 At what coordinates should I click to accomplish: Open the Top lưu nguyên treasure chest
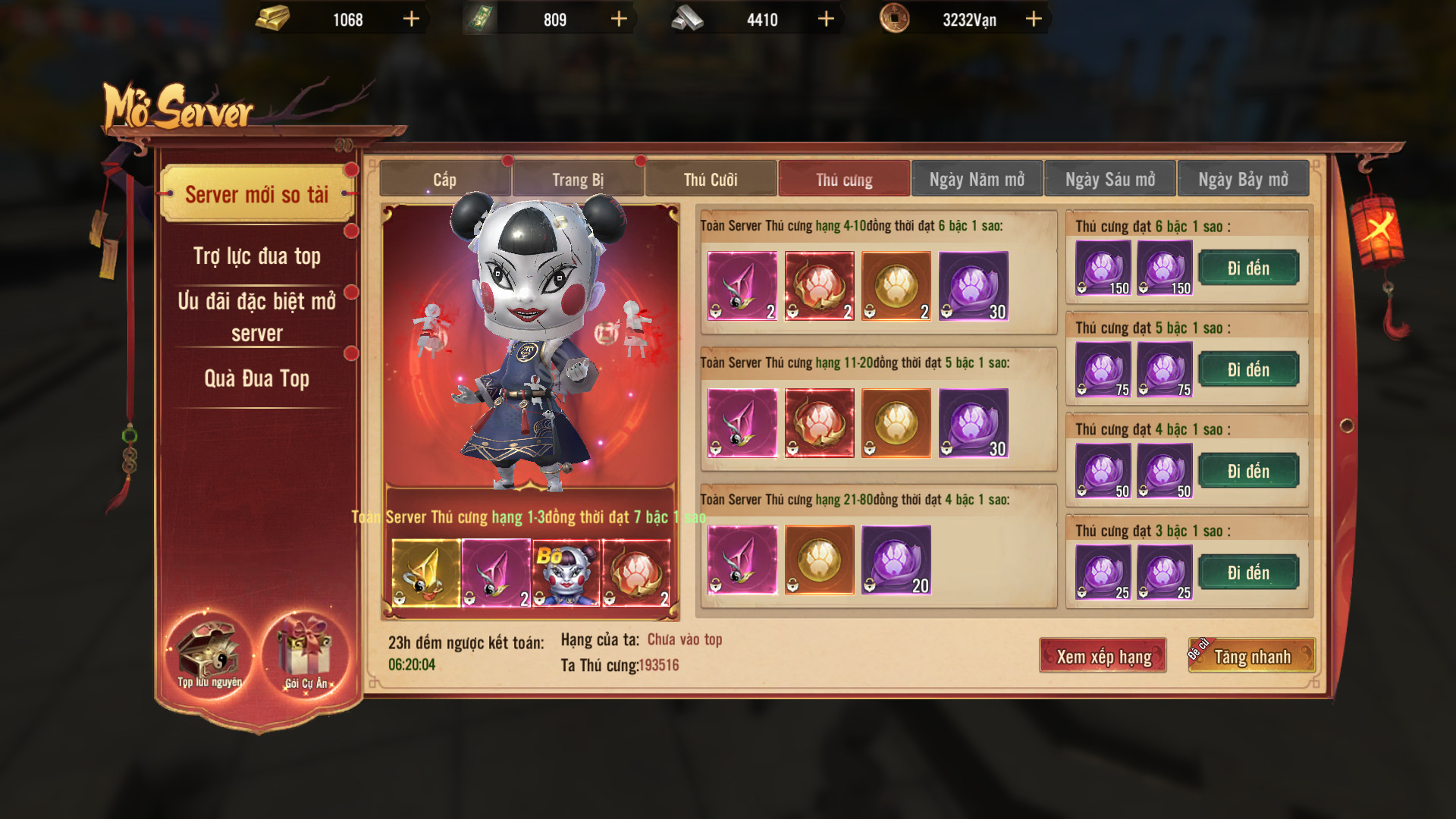tap(209, 654)
